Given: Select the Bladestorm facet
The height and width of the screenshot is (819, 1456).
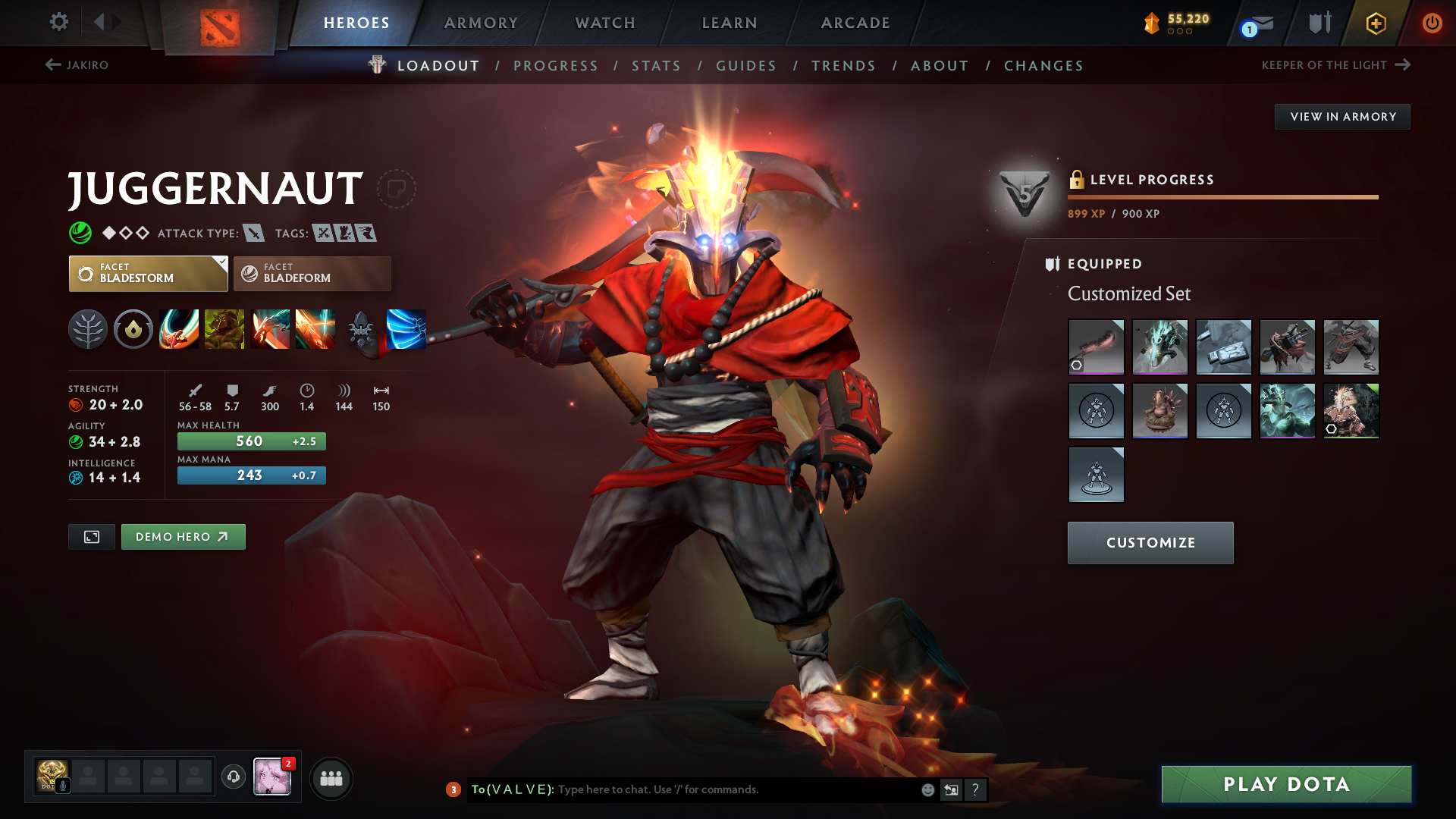Looking at the screenshot, I should pos(149,274).
